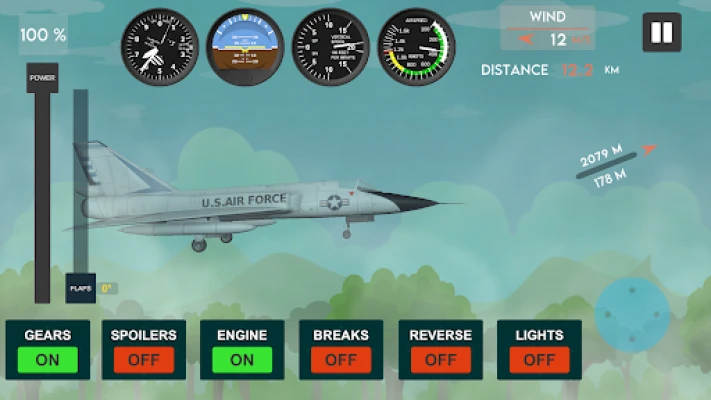
Task: Enable Reverse thrust
Action: click(x=440, y=359)
